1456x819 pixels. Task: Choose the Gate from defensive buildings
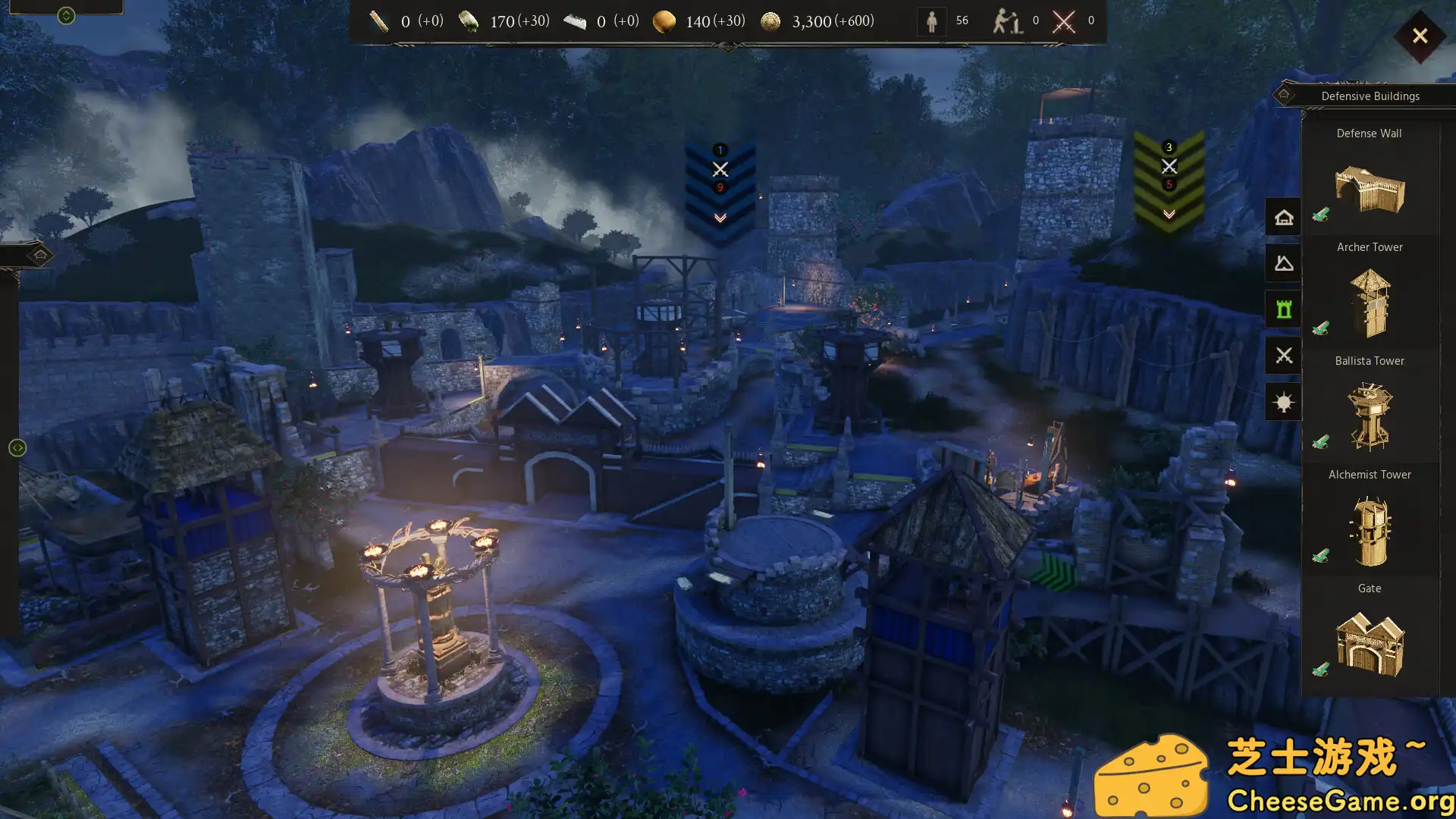[1370, 645]
